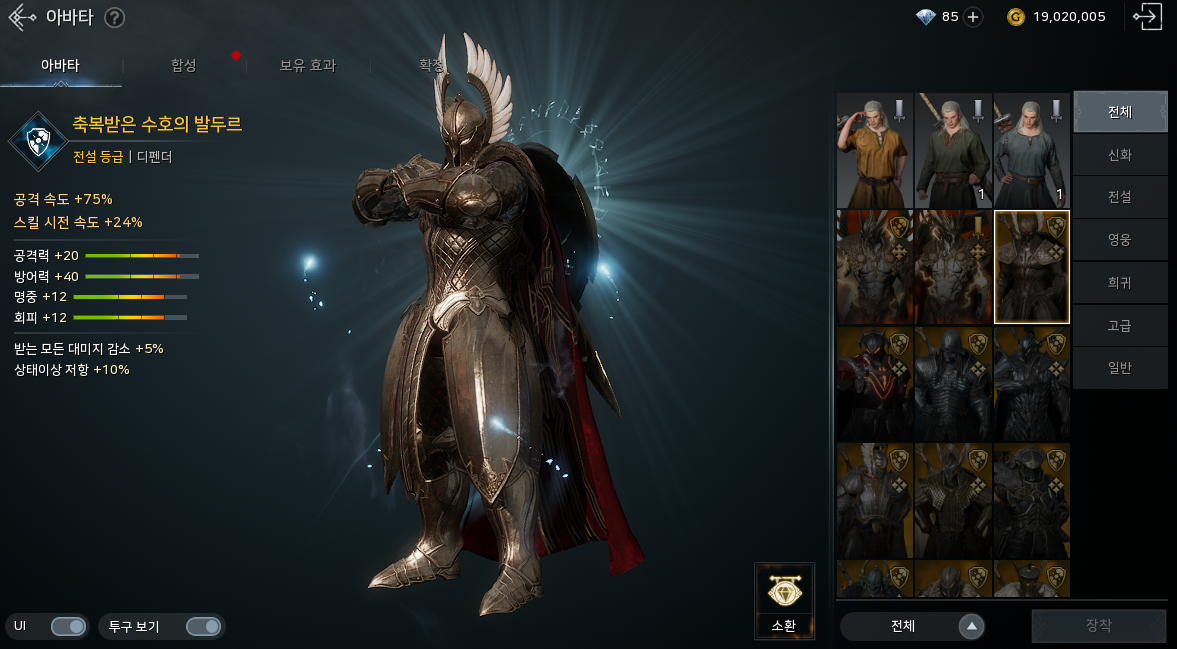Show 영웅 grade avatars
The width and height of the screenshot is (1177, 649).
pos(1120,240)
